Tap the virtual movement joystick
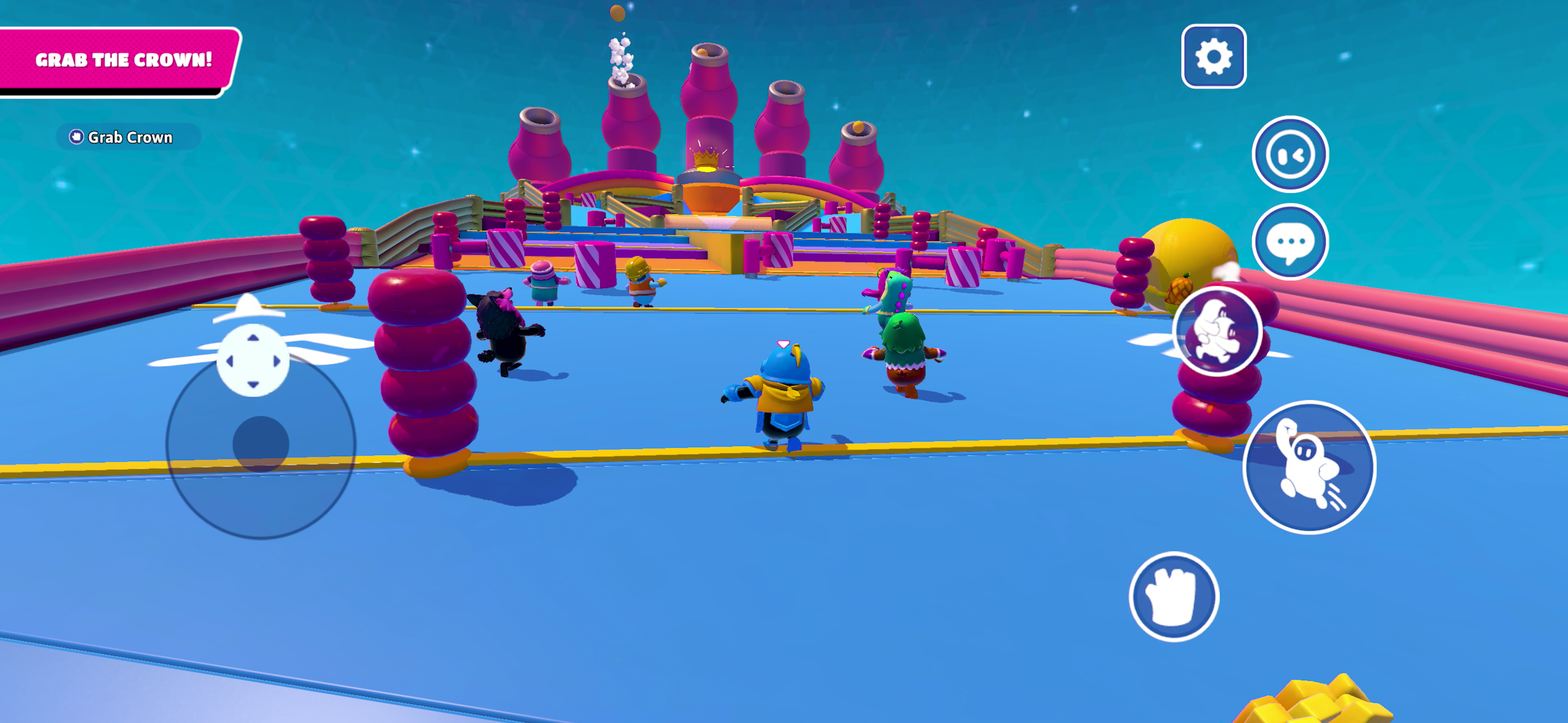This screenshot has height=723, width=1568. (x=261, y=443)
